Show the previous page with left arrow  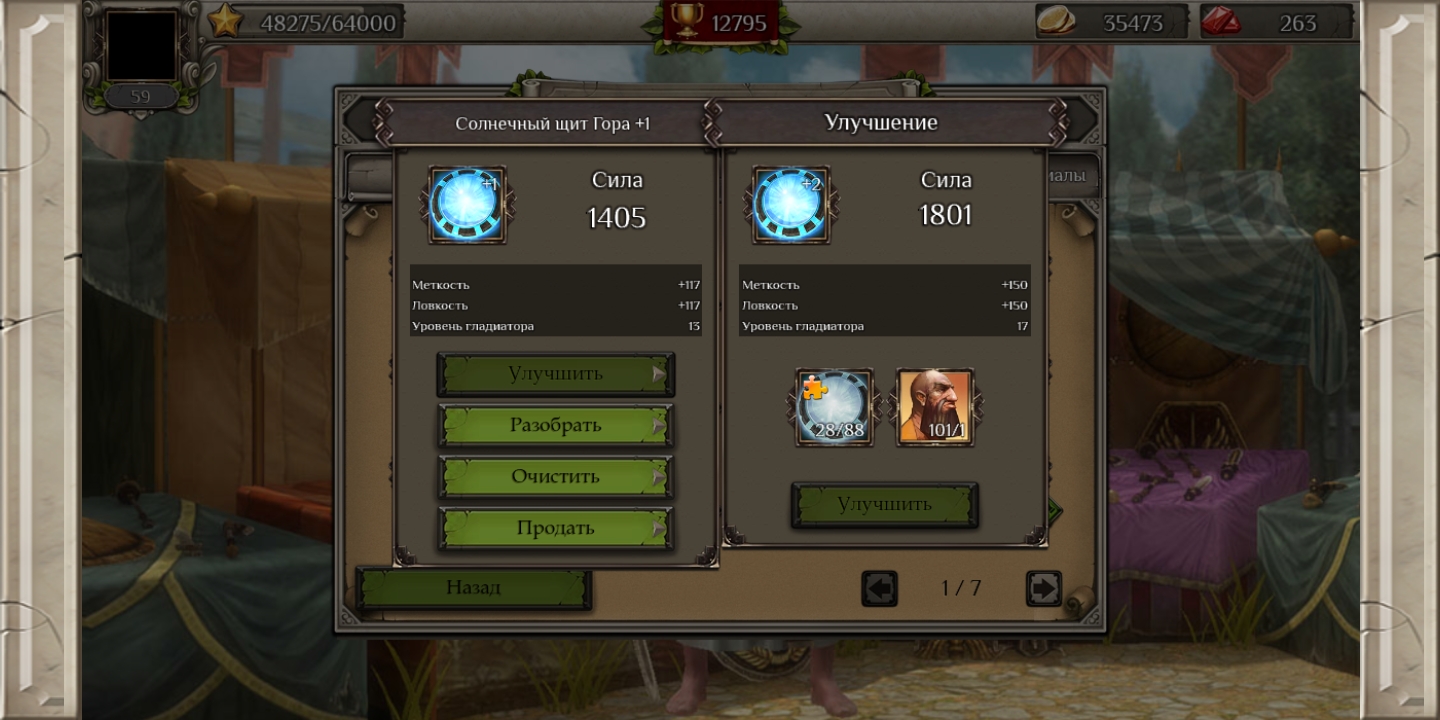click(879, 589)
